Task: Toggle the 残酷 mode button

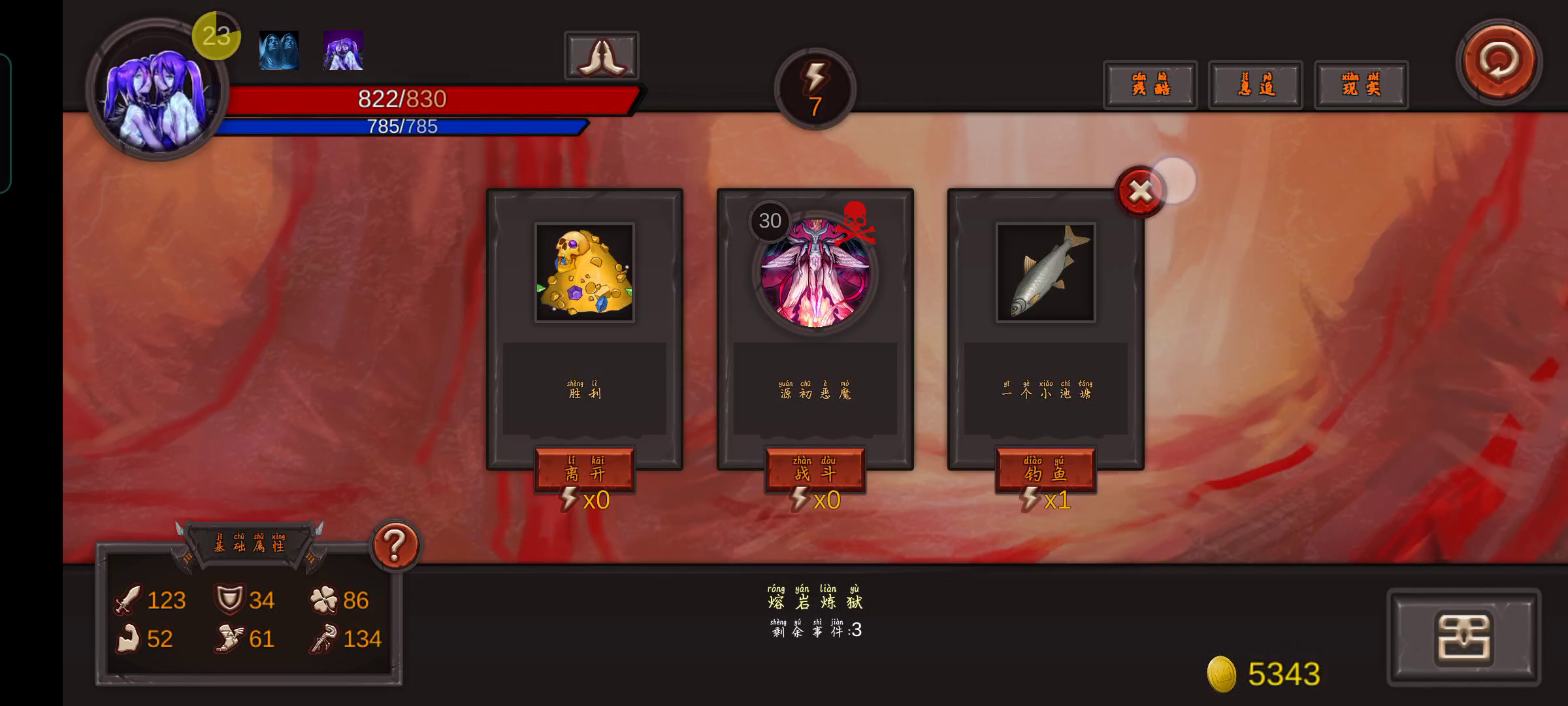Action: (x=1151, y=85)
